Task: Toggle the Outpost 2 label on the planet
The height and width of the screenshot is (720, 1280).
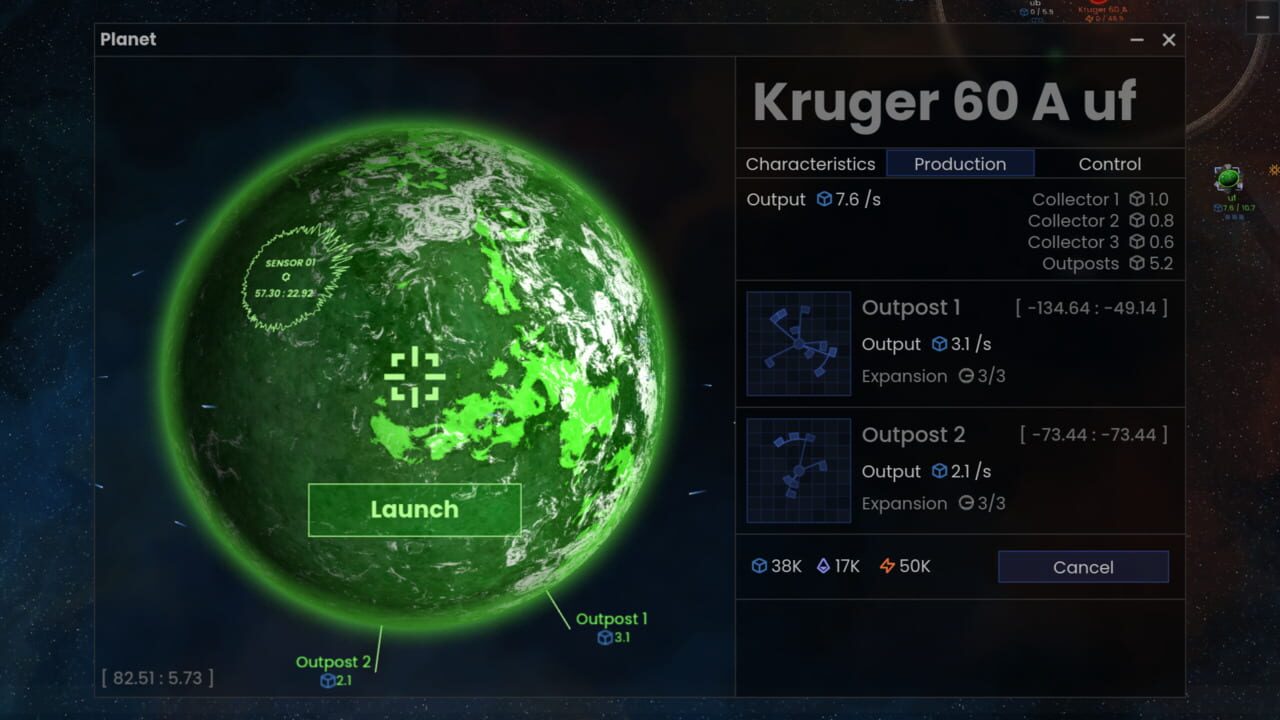Action: click(x=334, y=661)
